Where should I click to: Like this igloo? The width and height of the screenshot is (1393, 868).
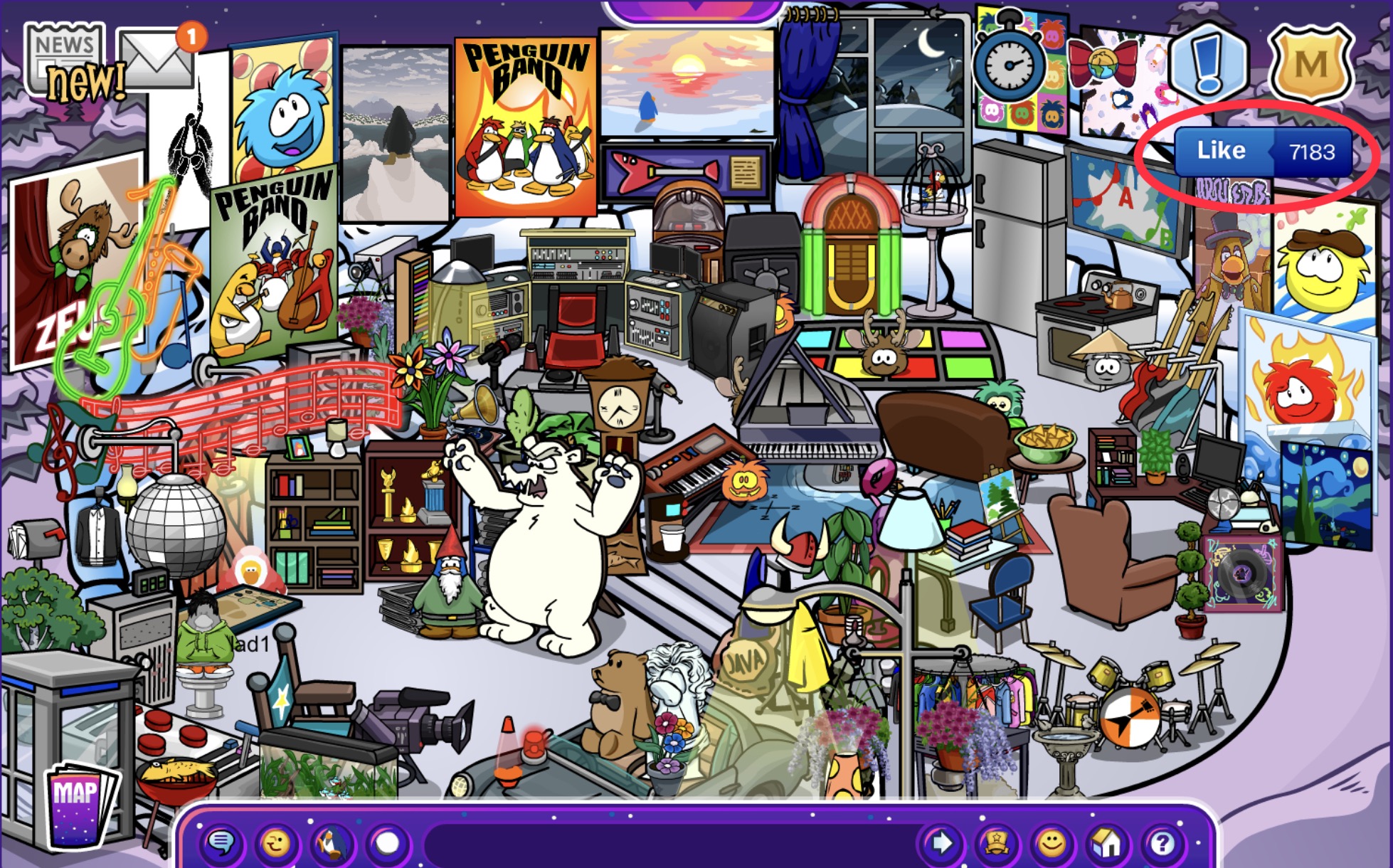[1221, 151]
